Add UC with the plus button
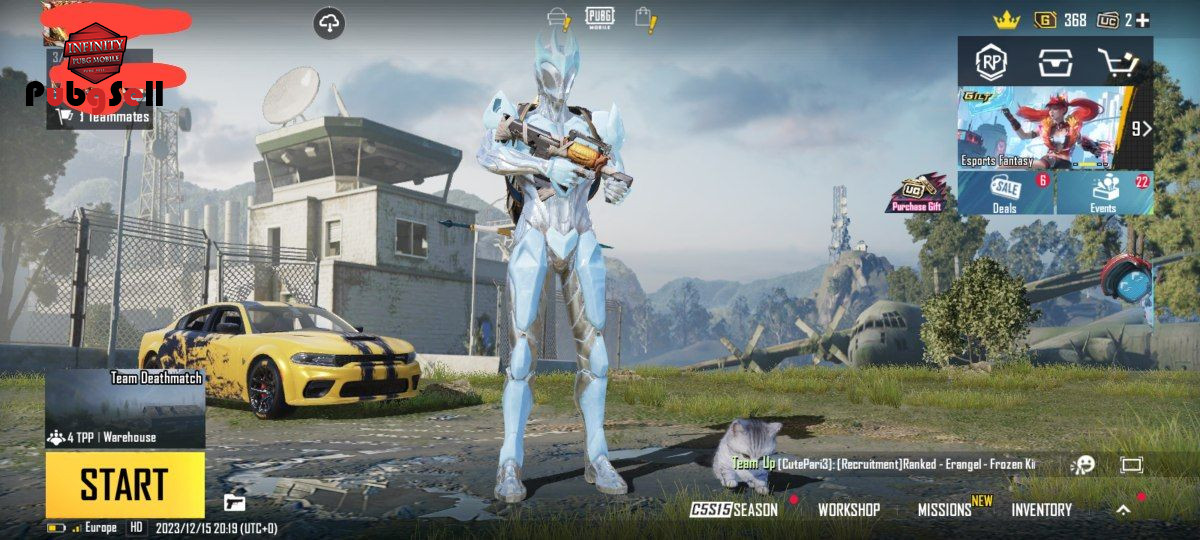 [1142, 20]
